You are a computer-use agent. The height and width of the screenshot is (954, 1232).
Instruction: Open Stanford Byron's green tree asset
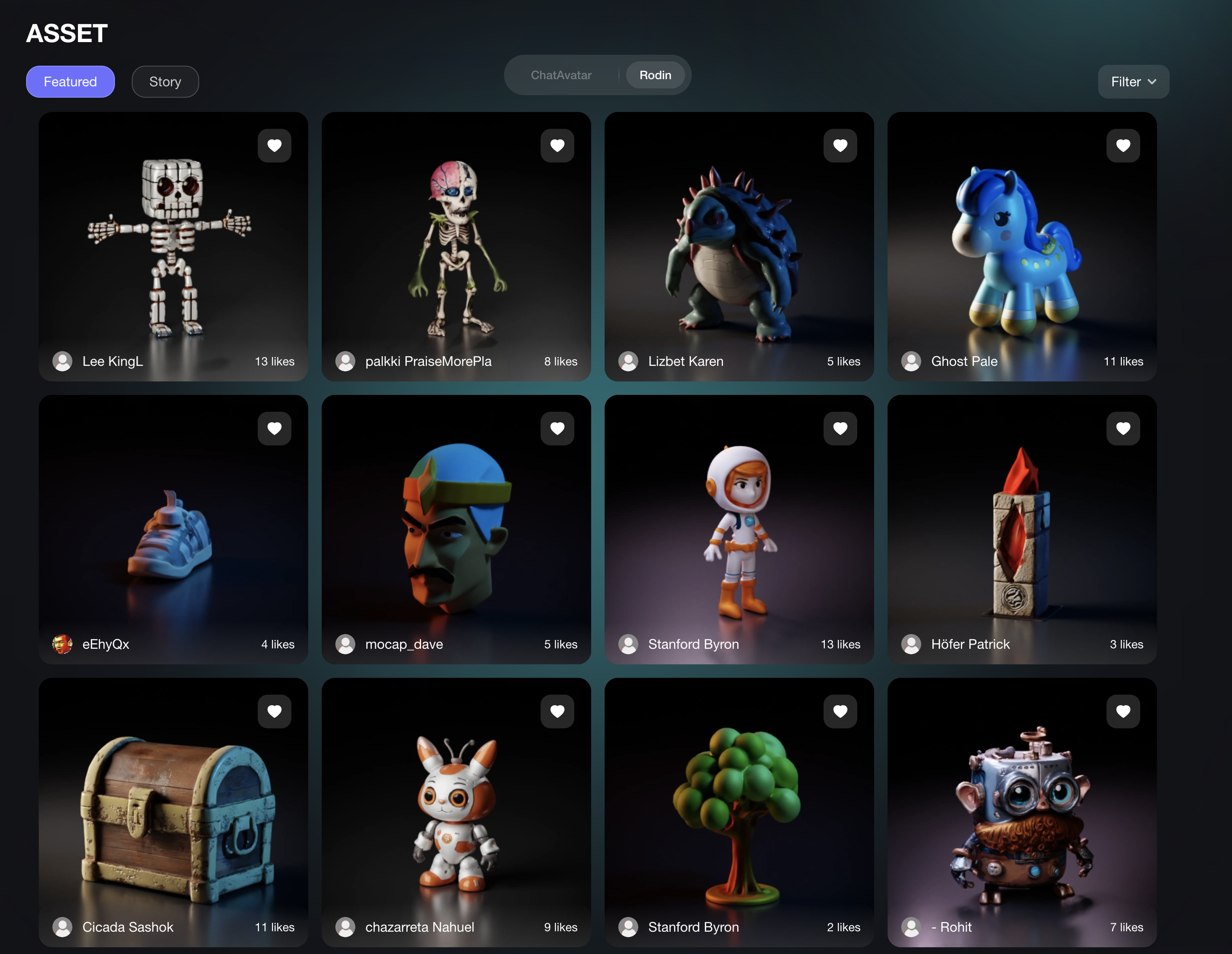(x=739, y=813)
